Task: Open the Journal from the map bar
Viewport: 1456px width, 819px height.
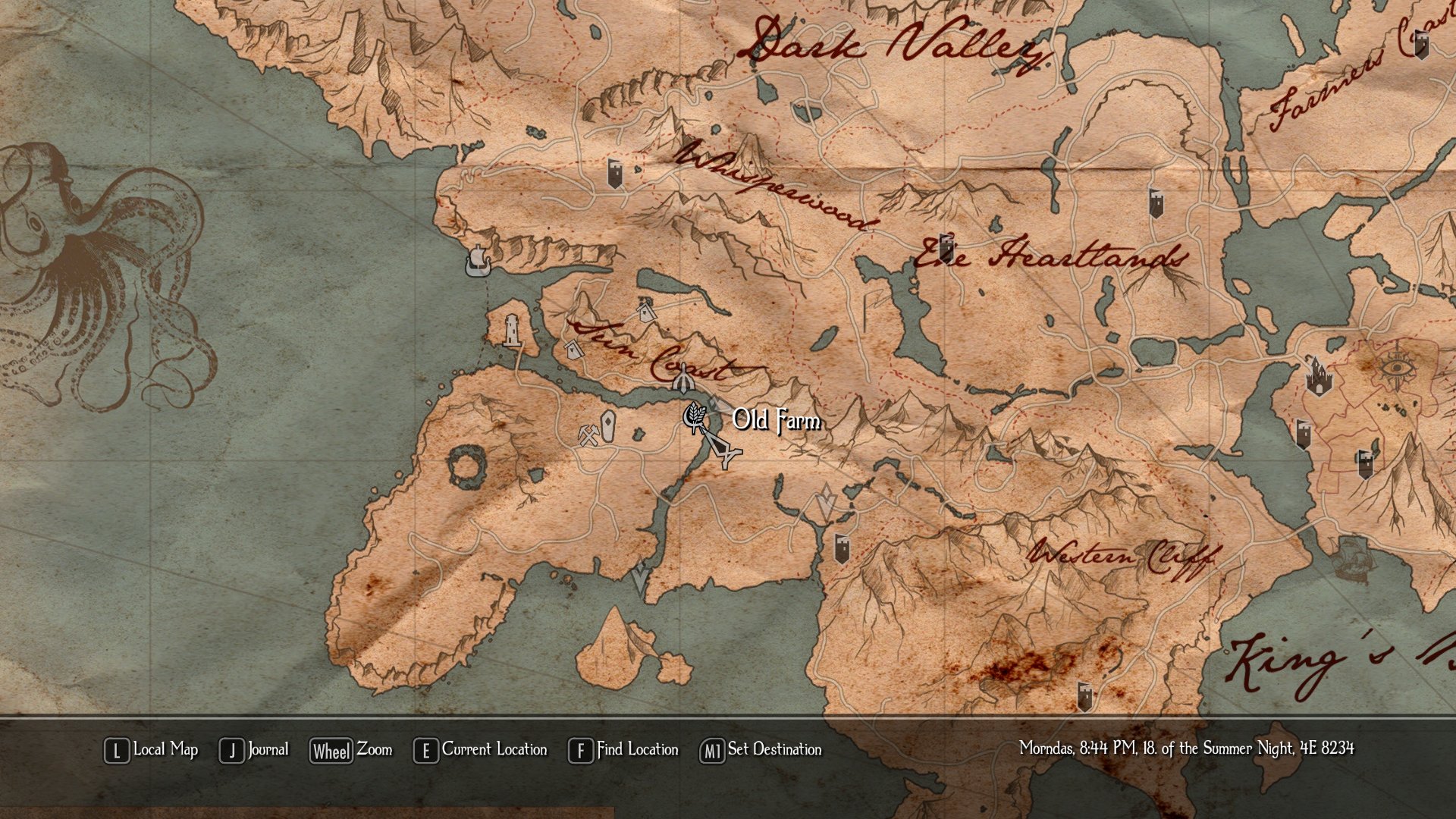Action: click(x=255, y=750)
